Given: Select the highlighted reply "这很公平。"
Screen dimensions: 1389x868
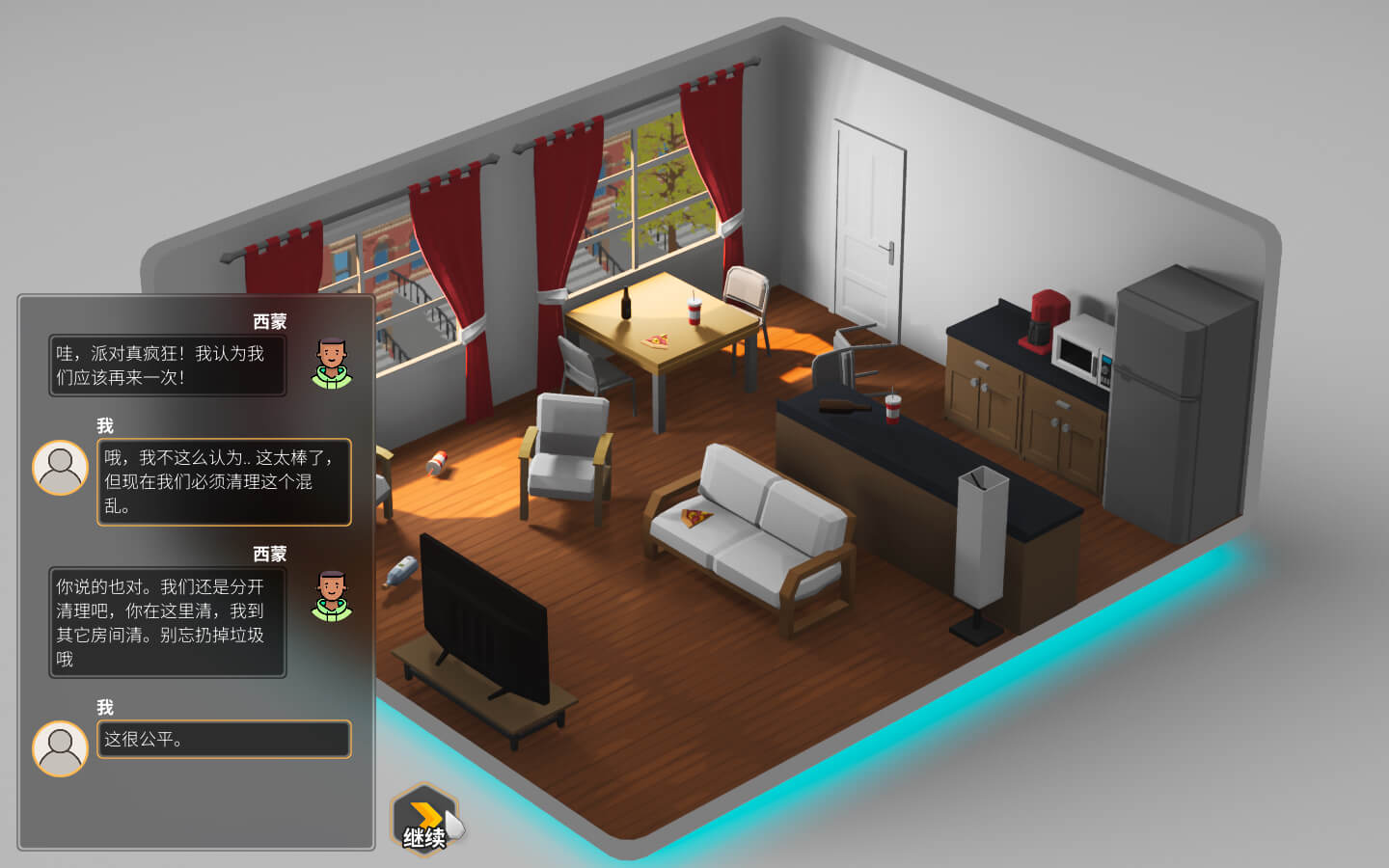Looking at the screenshot, I should tap(224, 740).
